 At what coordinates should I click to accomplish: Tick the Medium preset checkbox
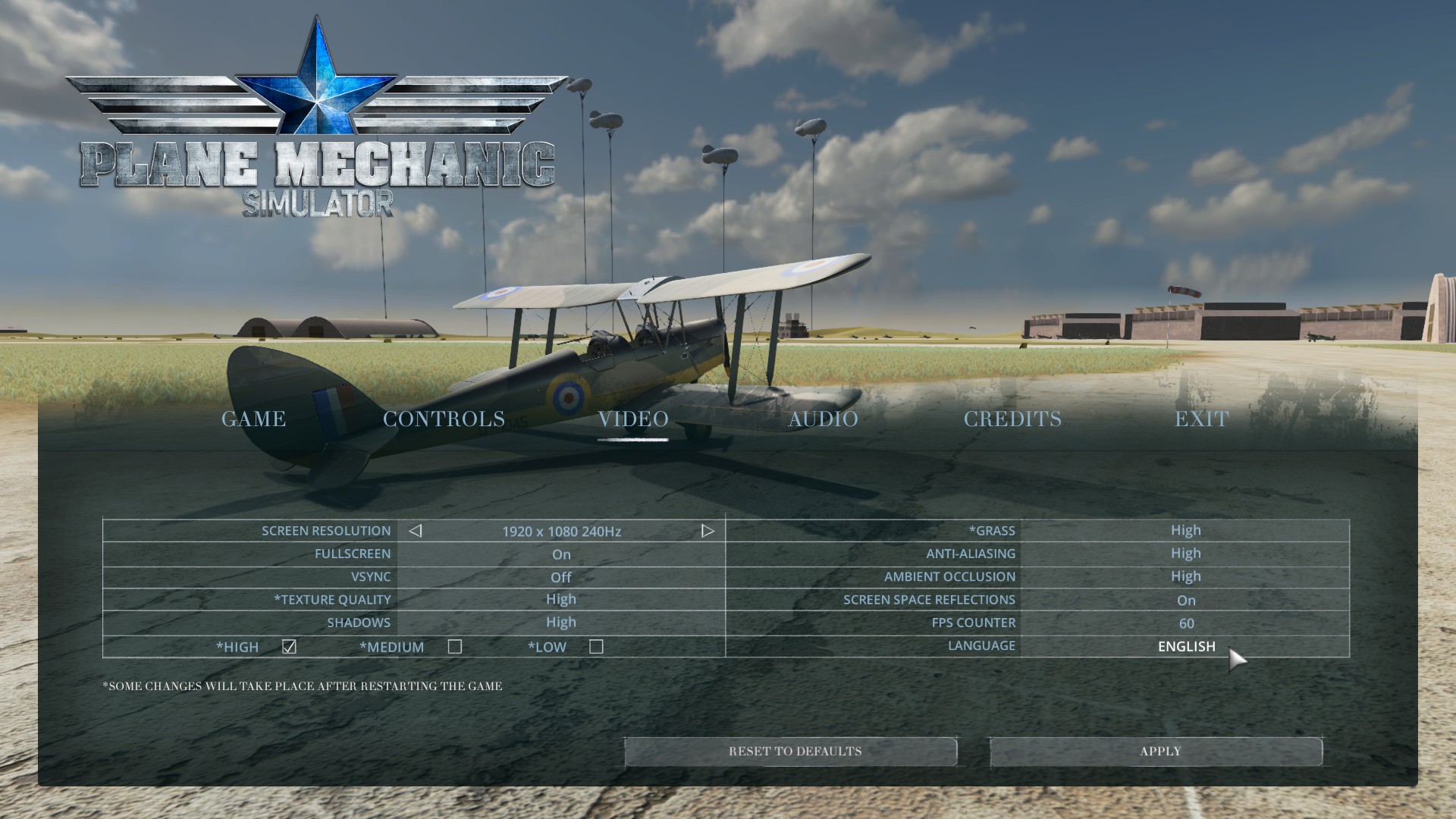point(455,647)
